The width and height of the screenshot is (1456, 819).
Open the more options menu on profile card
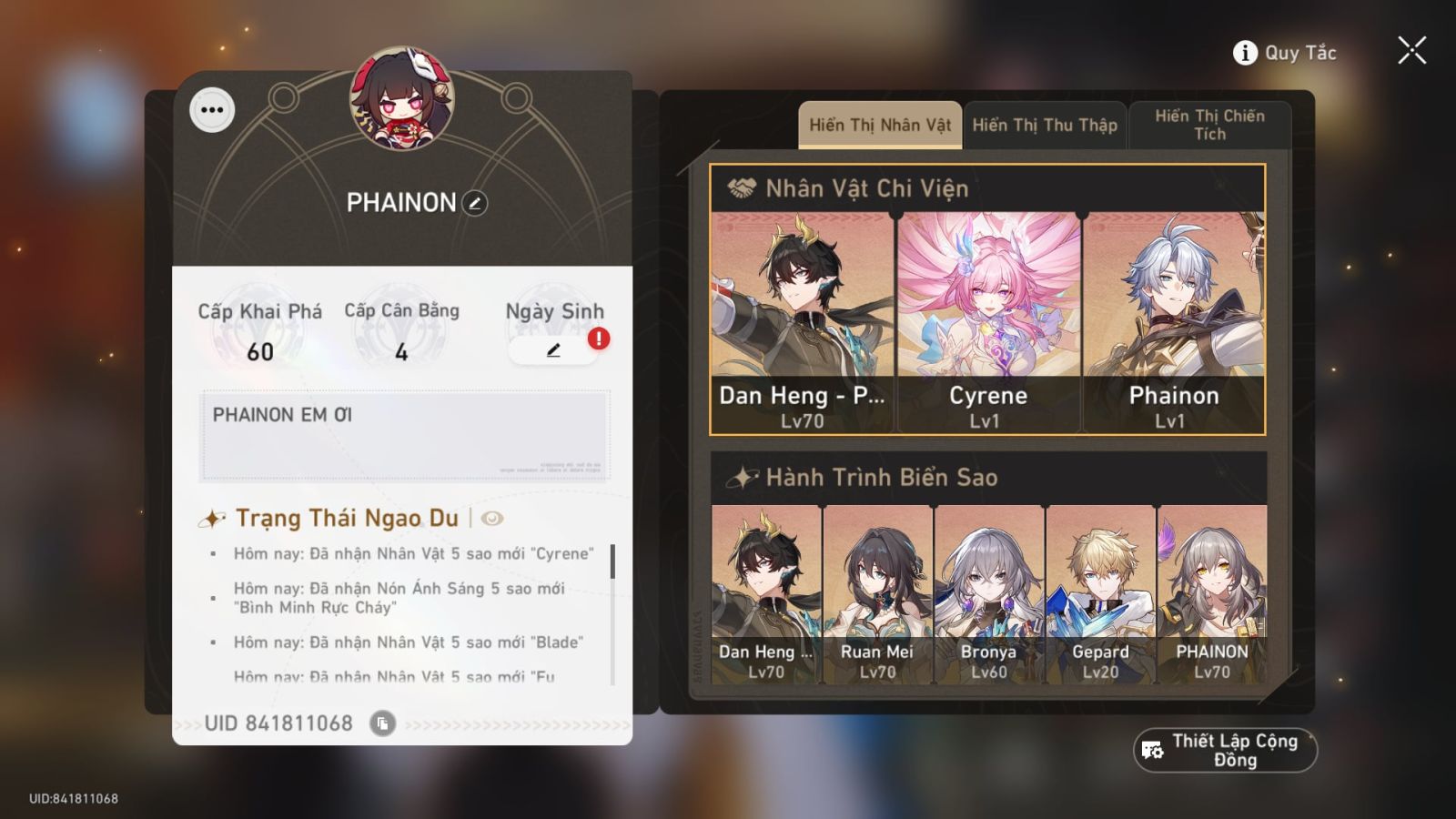point(213,110)
